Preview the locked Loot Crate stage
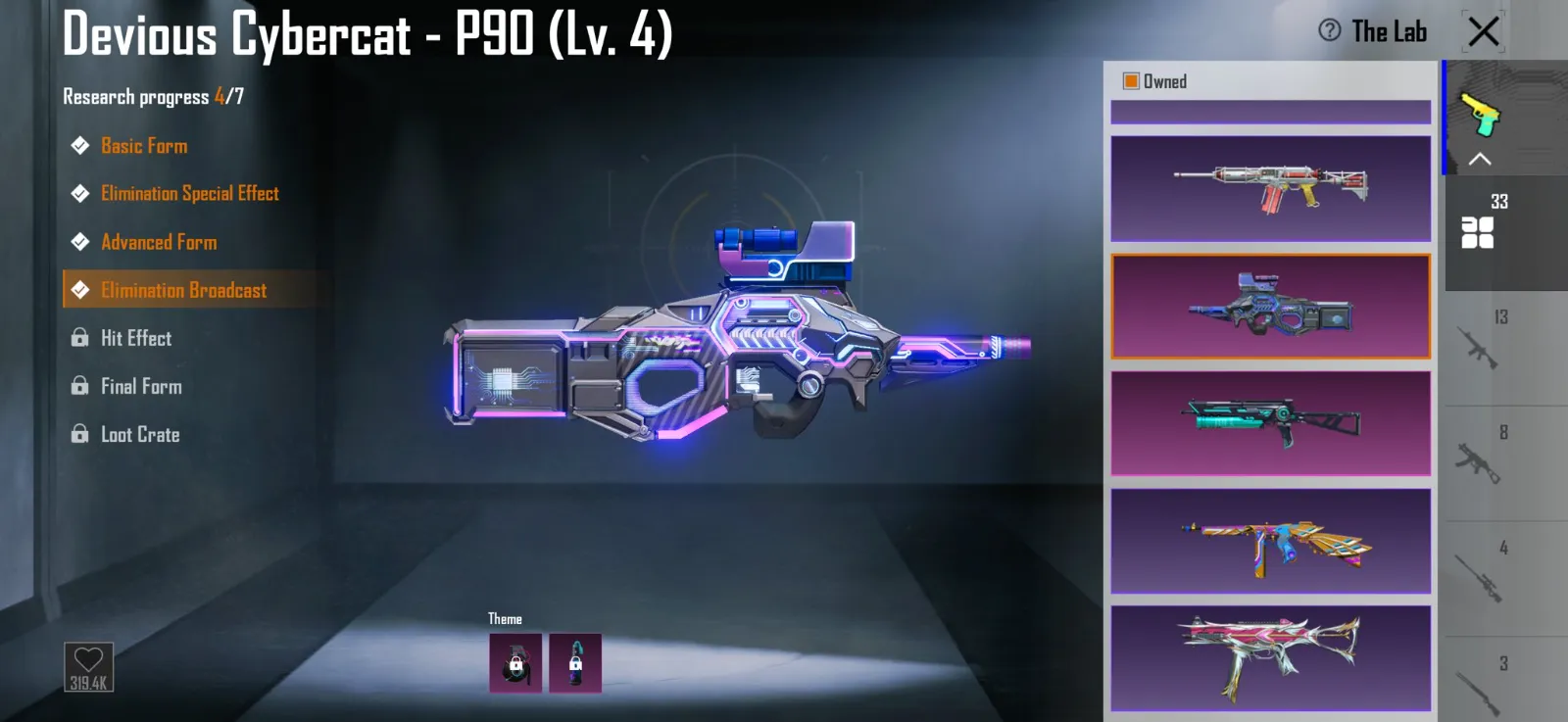Screen dimensions: 1568x722 point(140,434)
